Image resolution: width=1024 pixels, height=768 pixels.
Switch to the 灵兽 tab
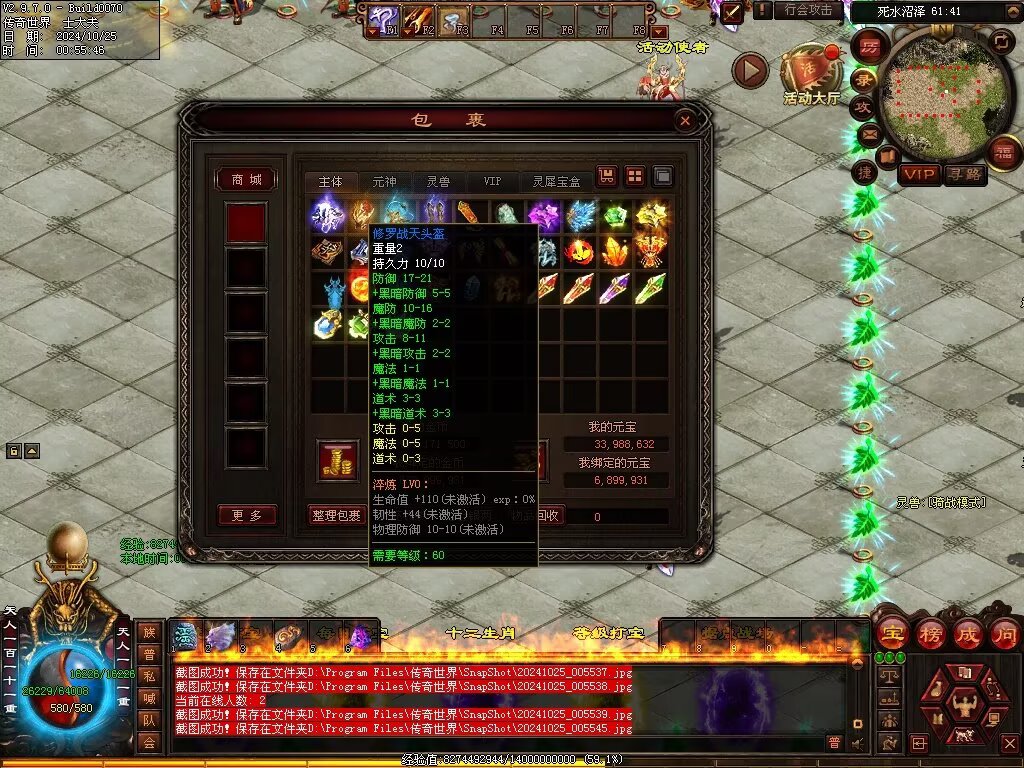pos(438,182)
